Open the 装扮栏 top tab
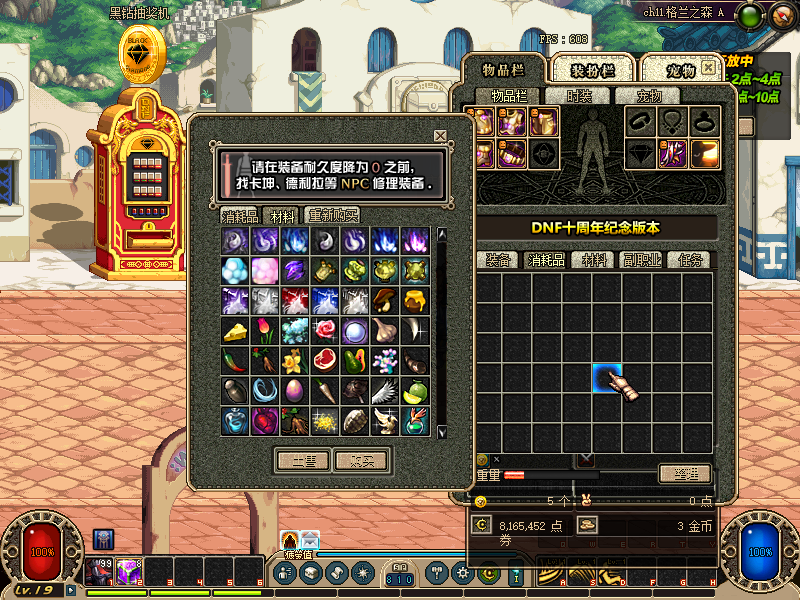 [x=592, y=70]
